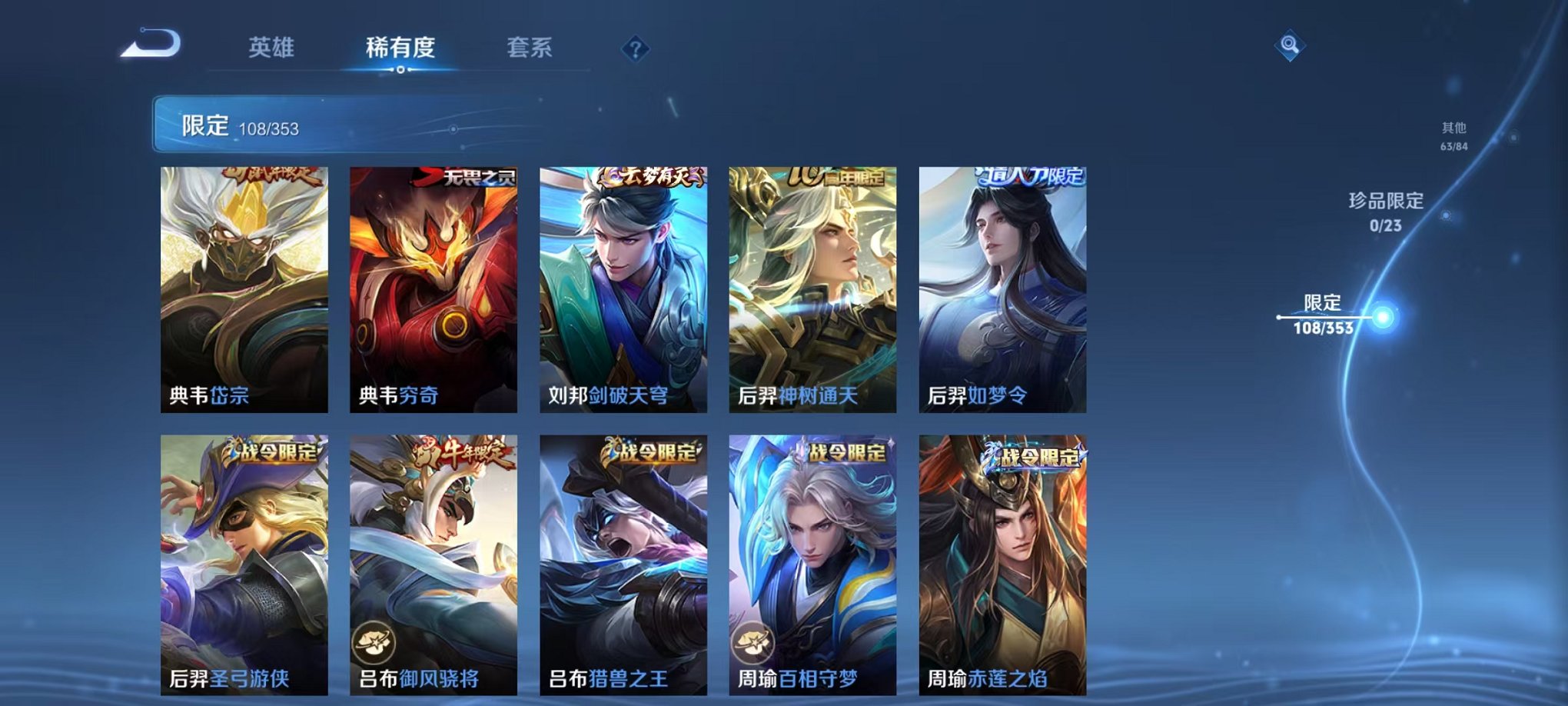The width and height of the screenshot is (1568, 706).
Task: Click the question mark help icon
Action: click(634, 48)
